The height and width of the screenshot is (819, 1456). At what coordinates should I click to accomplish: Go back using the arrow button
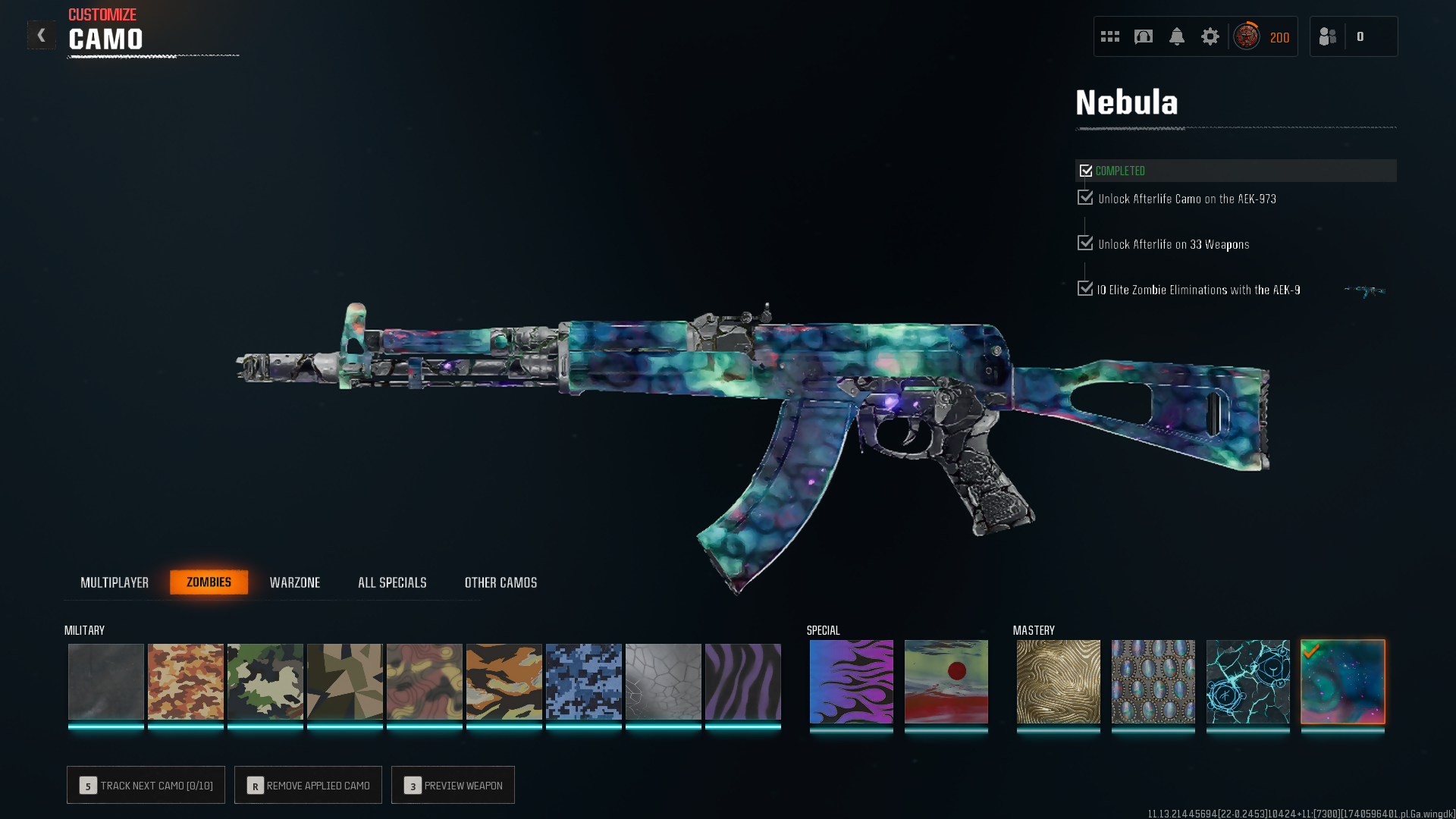[42, 35]
